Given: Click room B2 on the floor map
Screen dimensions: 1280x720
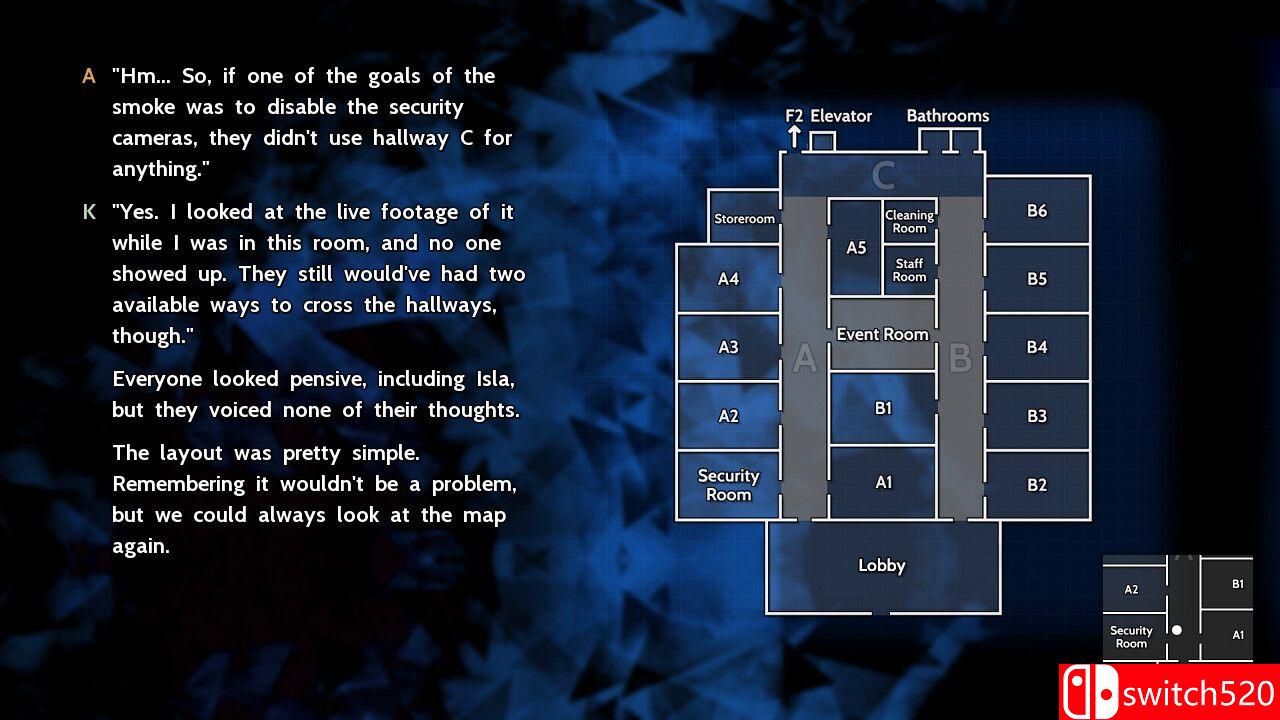Looking at the screenshot, I should coord(1037,485).
